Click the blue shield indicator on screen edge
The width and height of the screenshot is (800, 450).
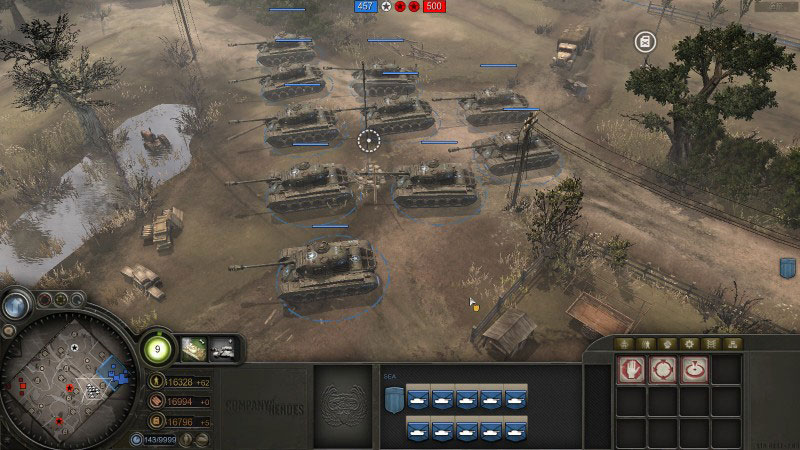click(787, 268)
